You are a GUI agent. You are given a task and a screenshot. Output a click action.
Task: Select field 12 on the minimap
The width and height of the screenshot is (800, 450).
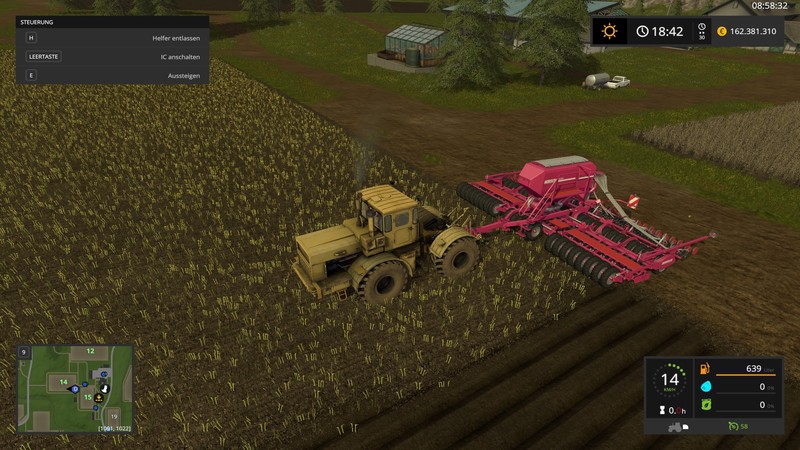[x=90, y=351]
